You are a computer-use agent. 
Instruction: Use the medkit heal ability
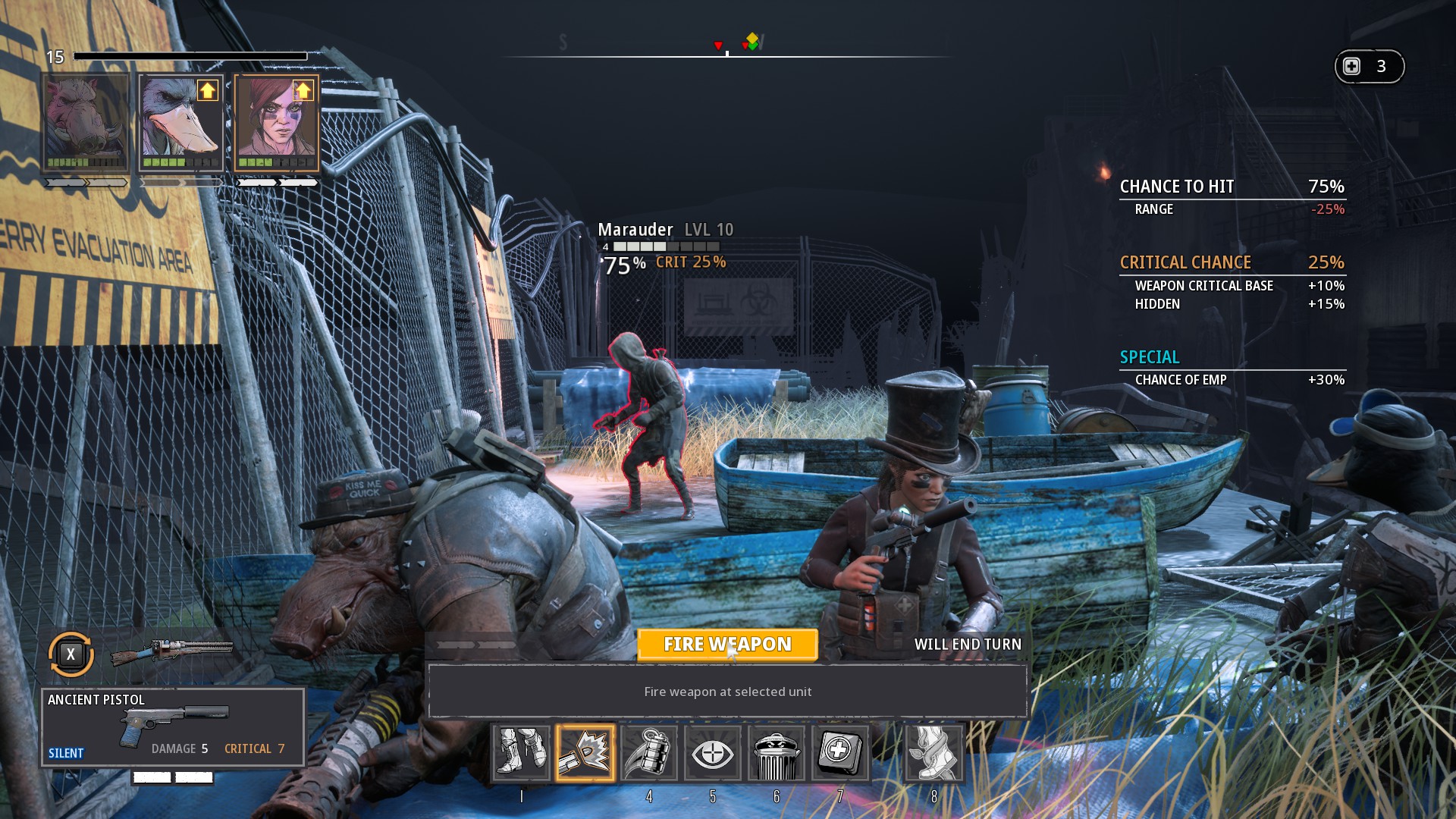pyautogui.click(x=840, y=753)
